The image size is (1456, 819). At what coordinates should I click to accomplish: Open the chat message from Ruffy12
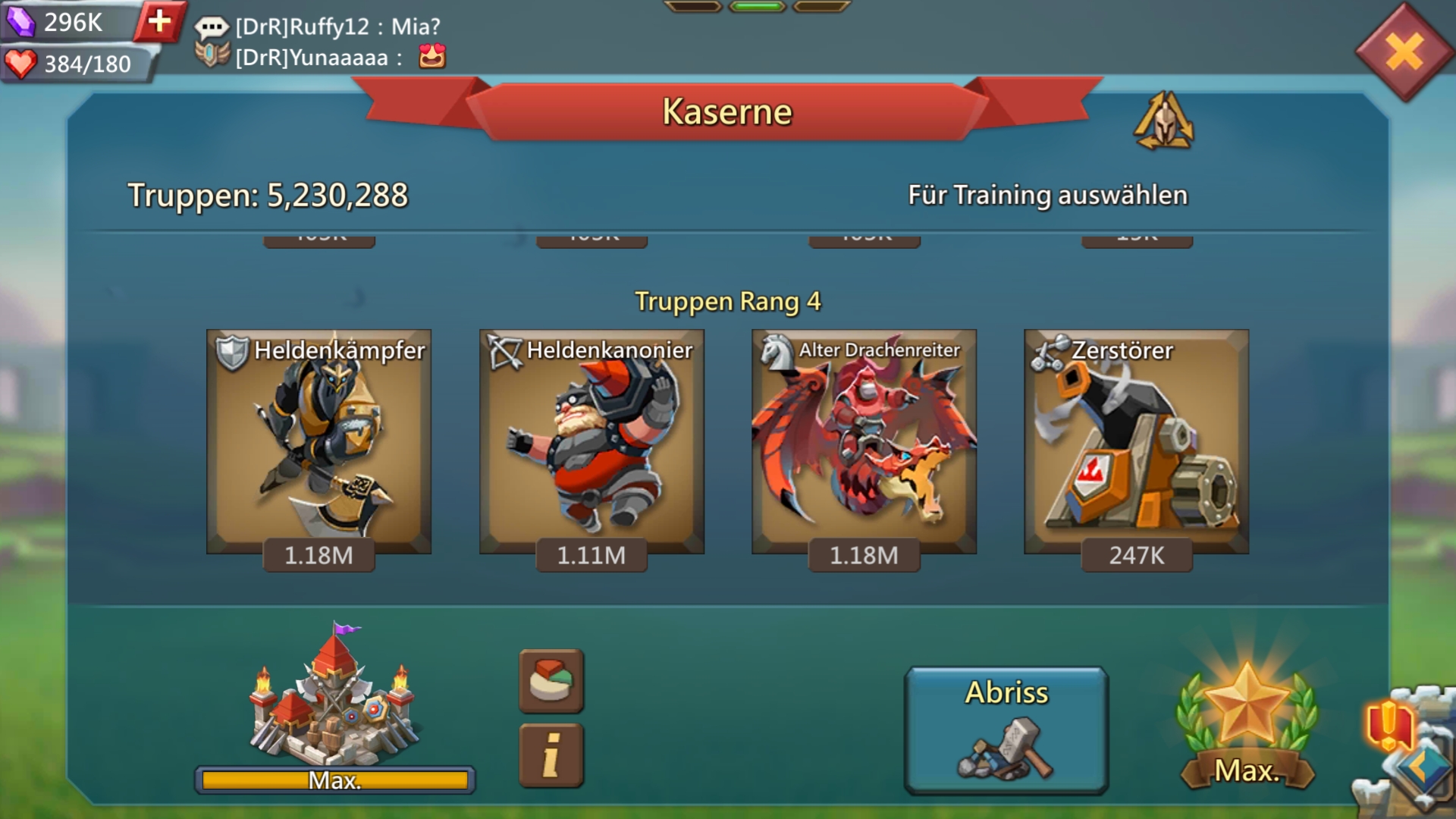(x=337, y=27)
